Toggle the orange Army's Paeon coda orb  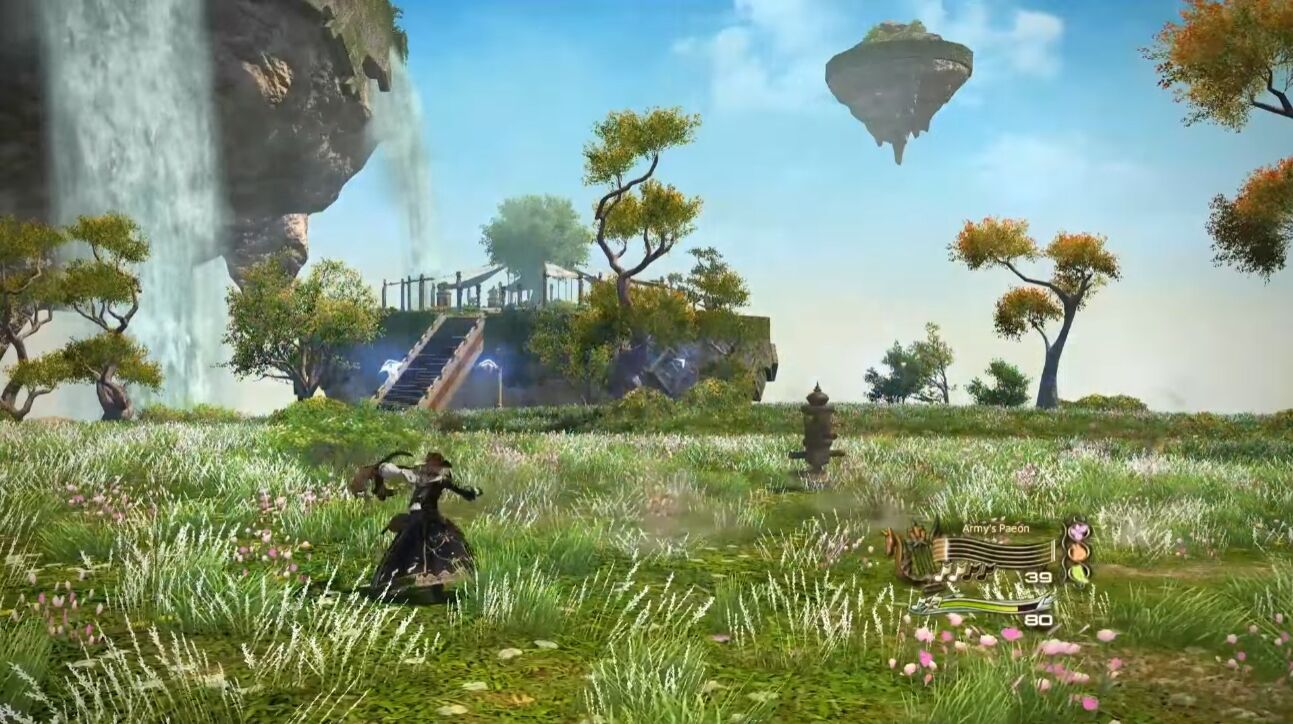tap(1077, 551)
